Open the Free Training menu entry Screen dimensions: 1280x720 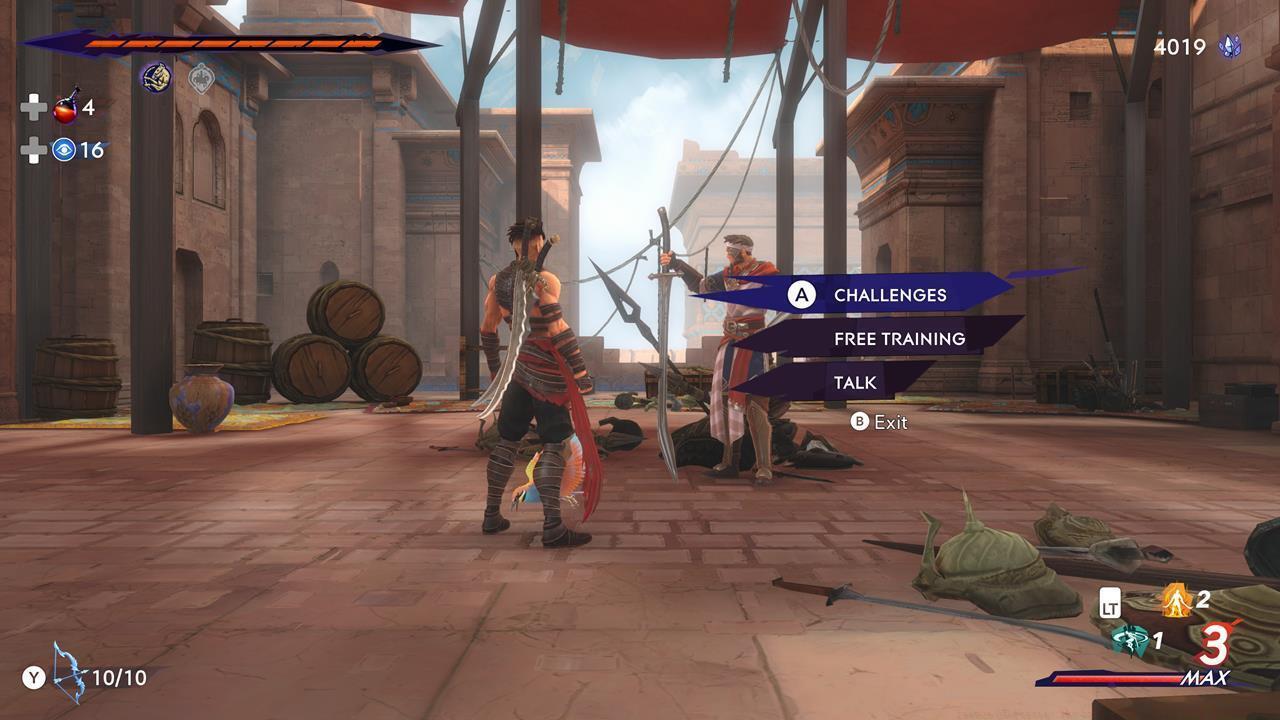(898, 338)
